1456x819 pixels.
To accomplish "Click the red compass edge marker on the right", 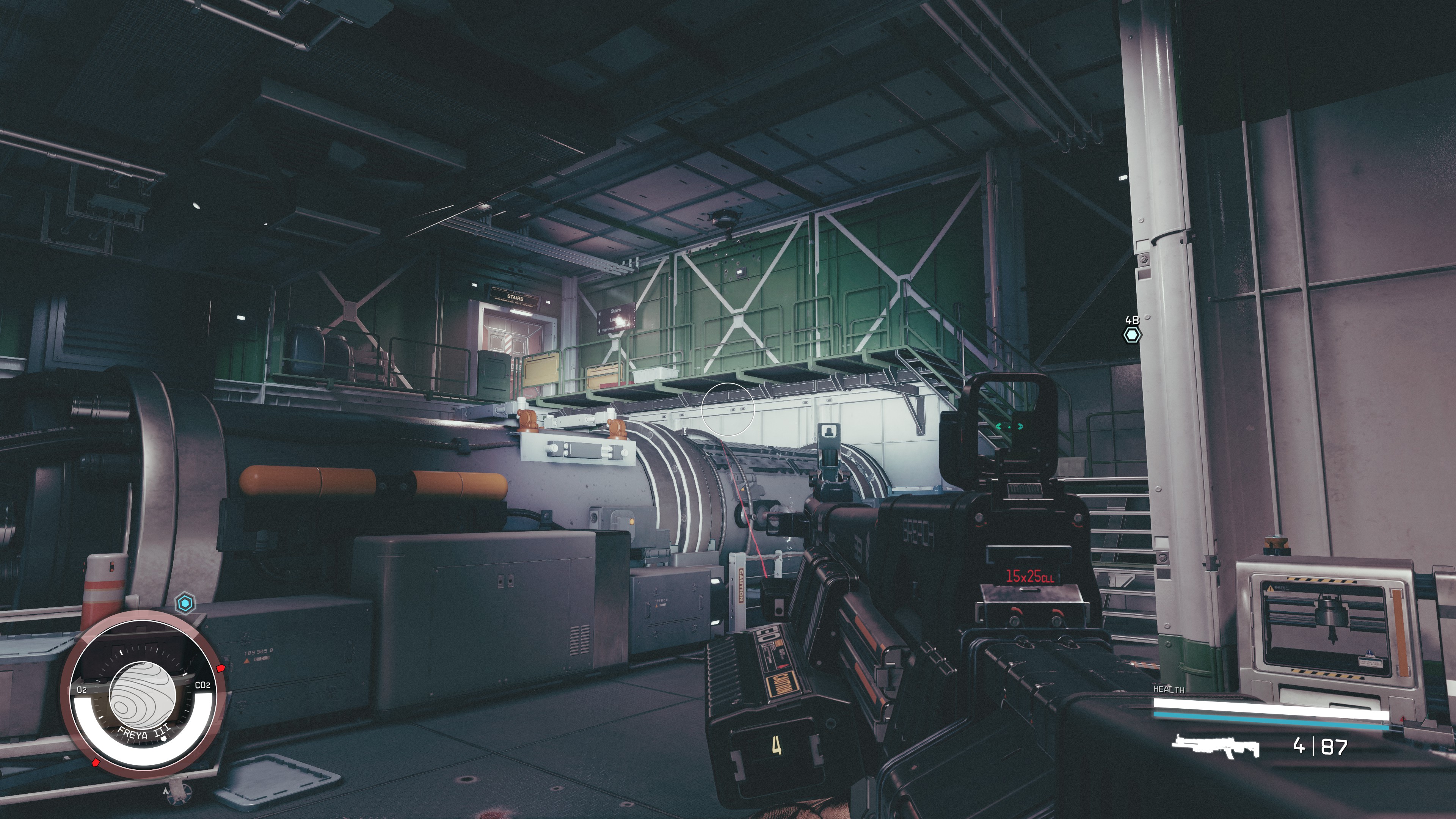I will pyautogui.click(x=220, y=668).
